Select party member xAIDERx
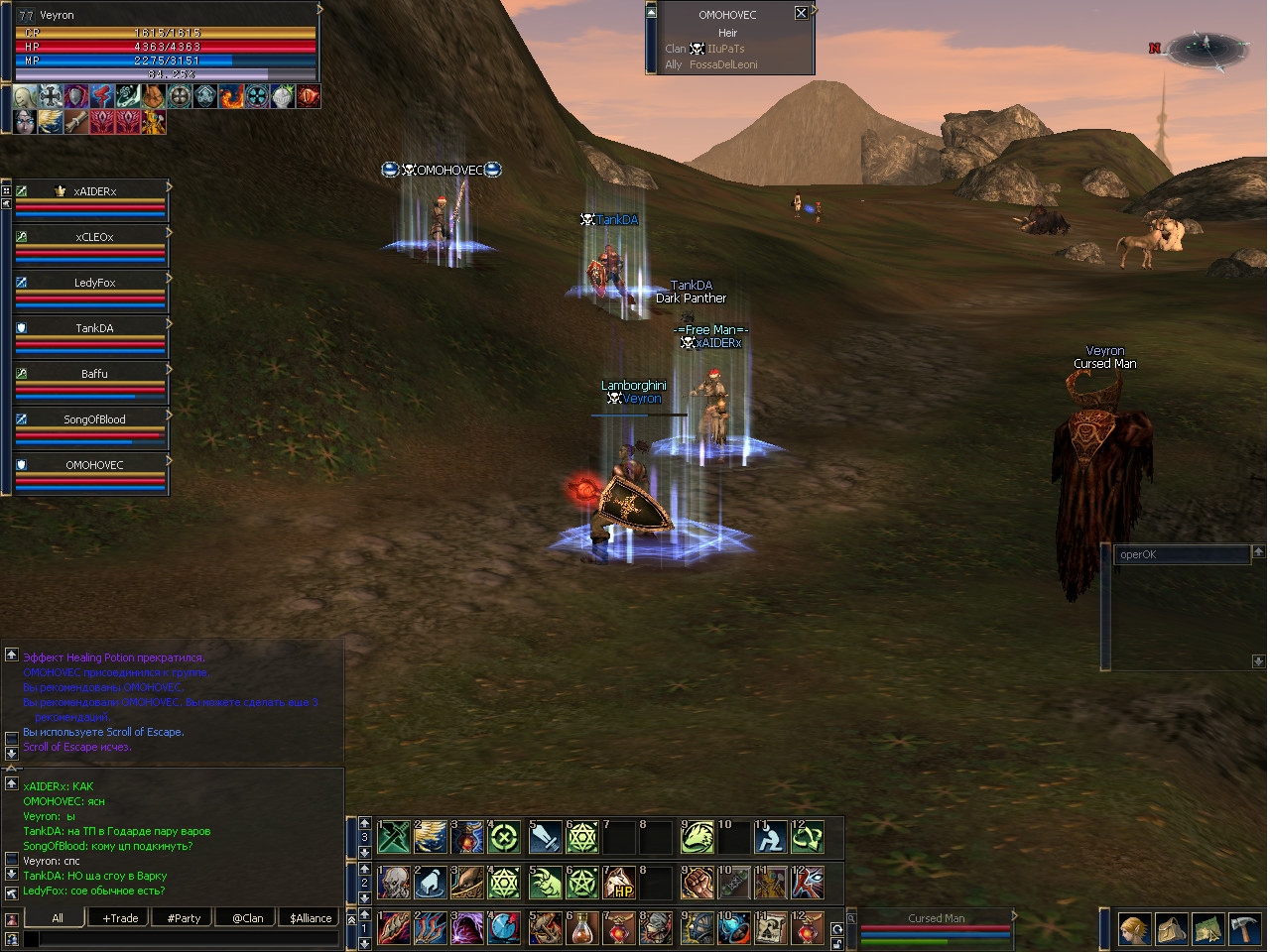Viewport: 1270px width, 952px height. 93,191
